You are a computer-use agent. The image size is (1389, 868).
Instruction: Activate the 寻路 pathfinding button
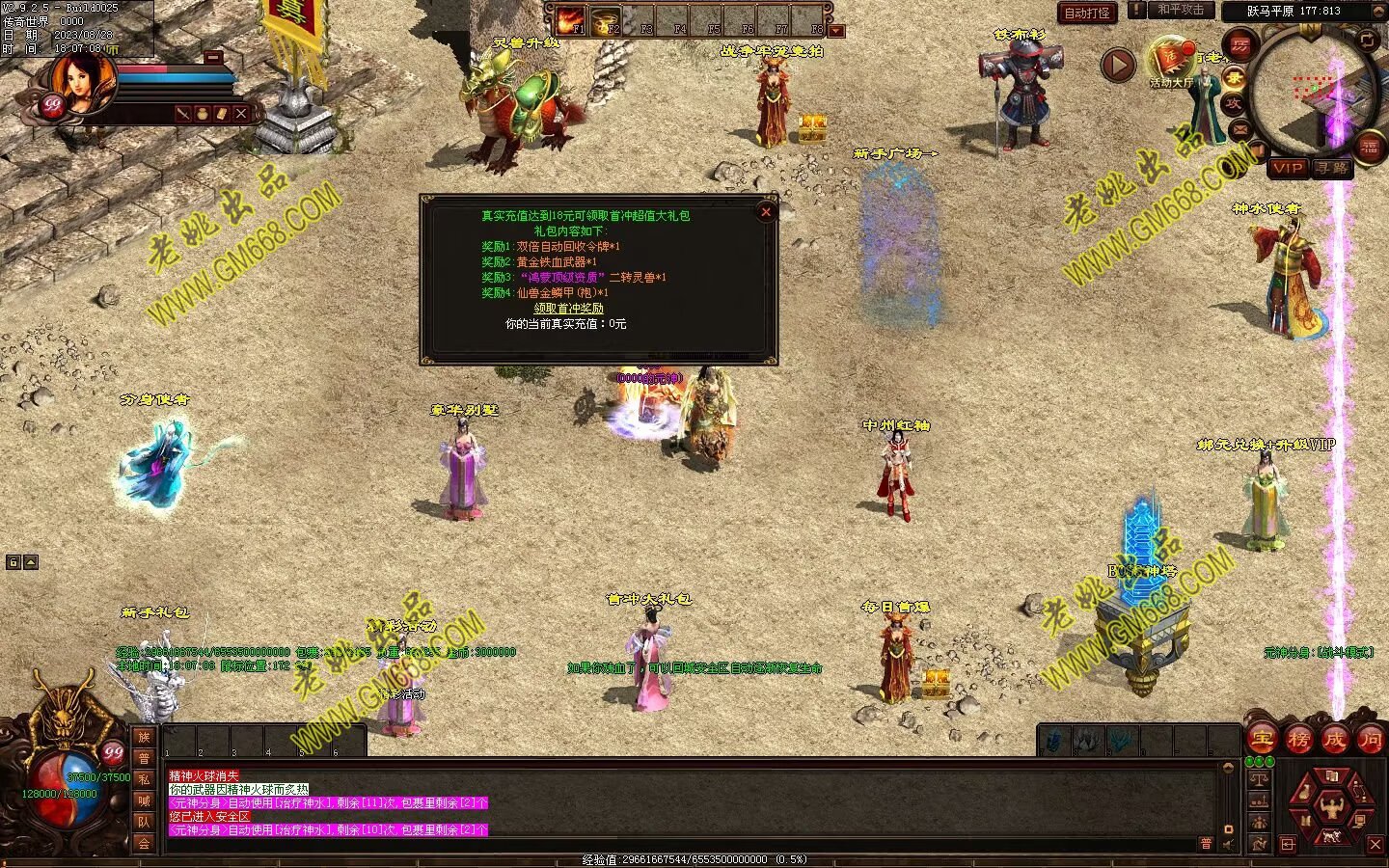pos(1332,168)
